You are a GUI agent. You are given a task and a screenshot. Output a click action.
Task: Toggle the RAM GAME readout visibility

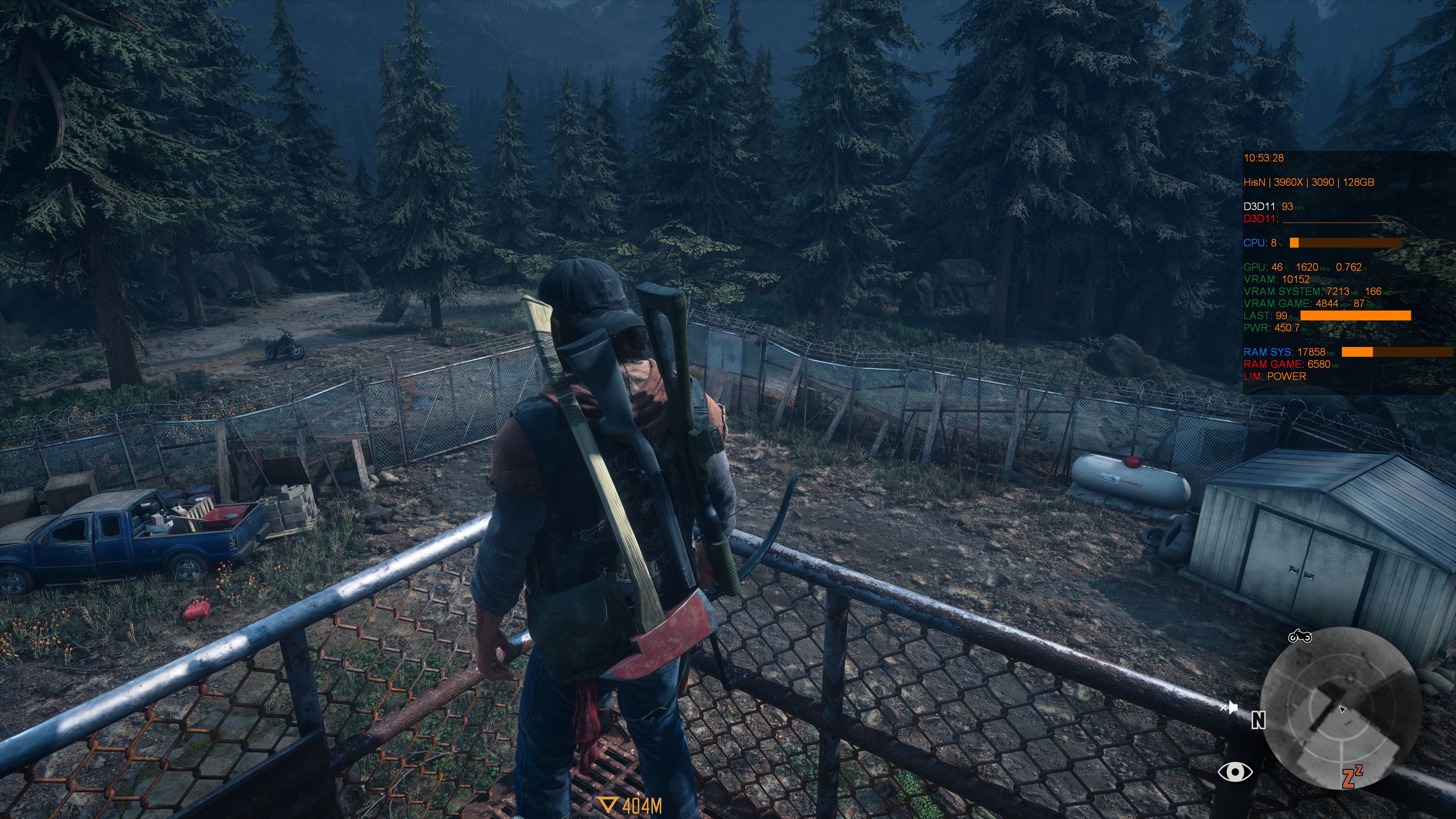[x=1280, y=364]
